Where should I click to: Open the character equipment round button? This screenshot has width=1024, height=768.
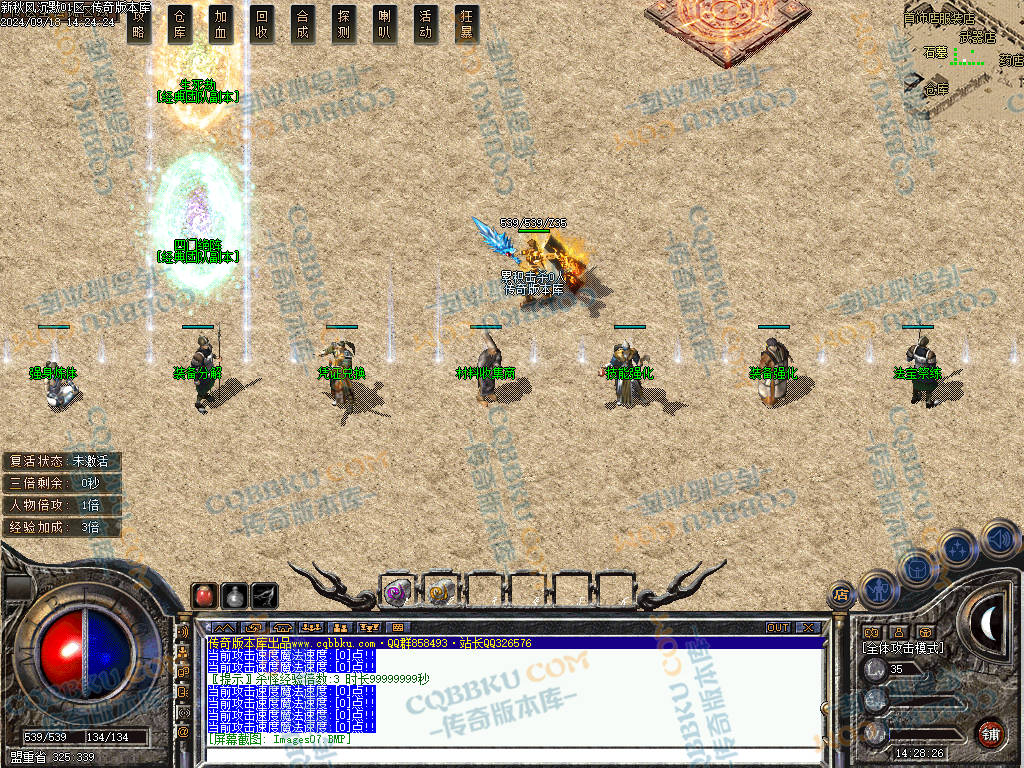tap(877, 590)
